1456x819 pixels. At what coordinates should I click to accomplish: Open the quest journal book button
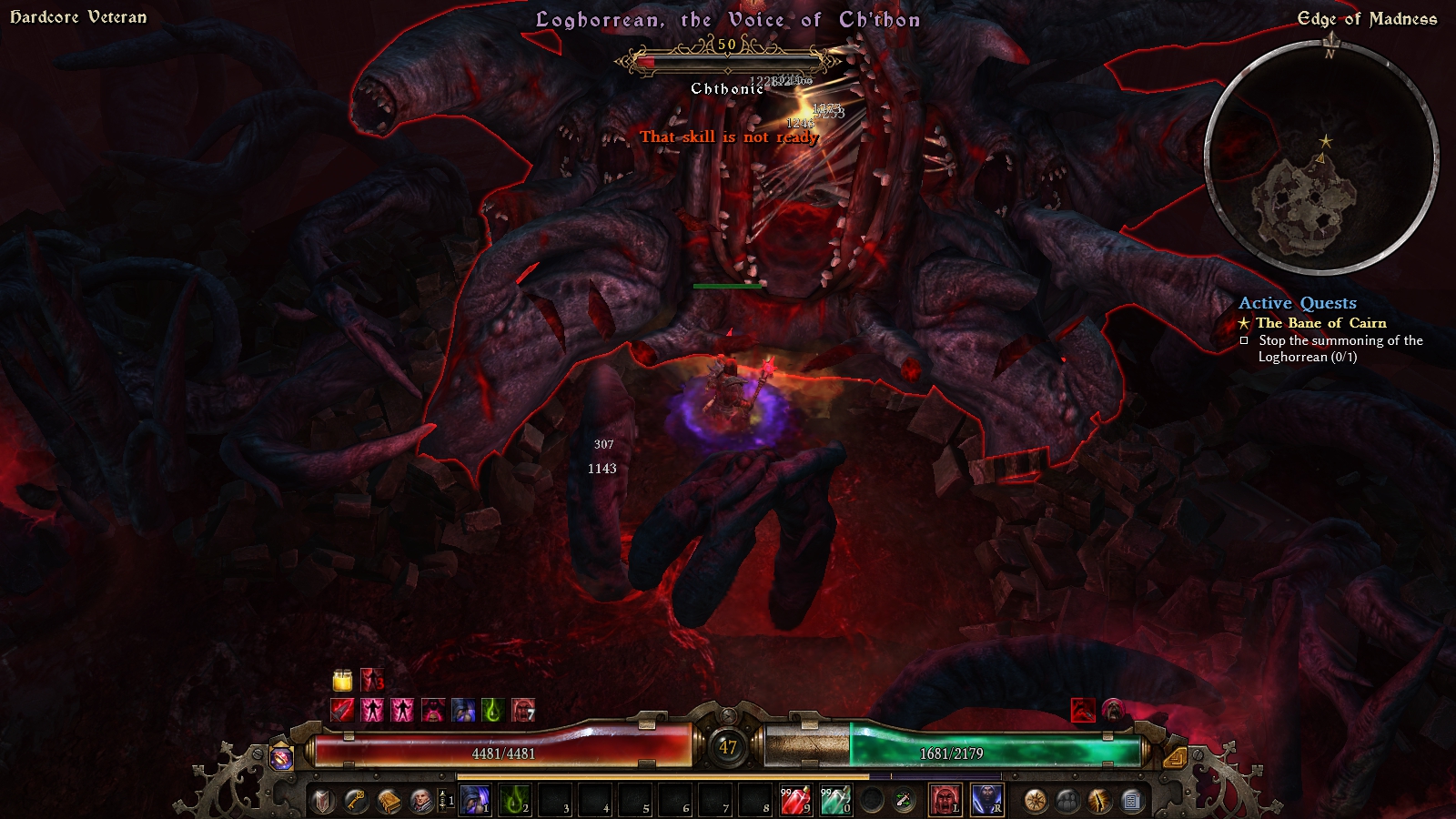point(389,801)
